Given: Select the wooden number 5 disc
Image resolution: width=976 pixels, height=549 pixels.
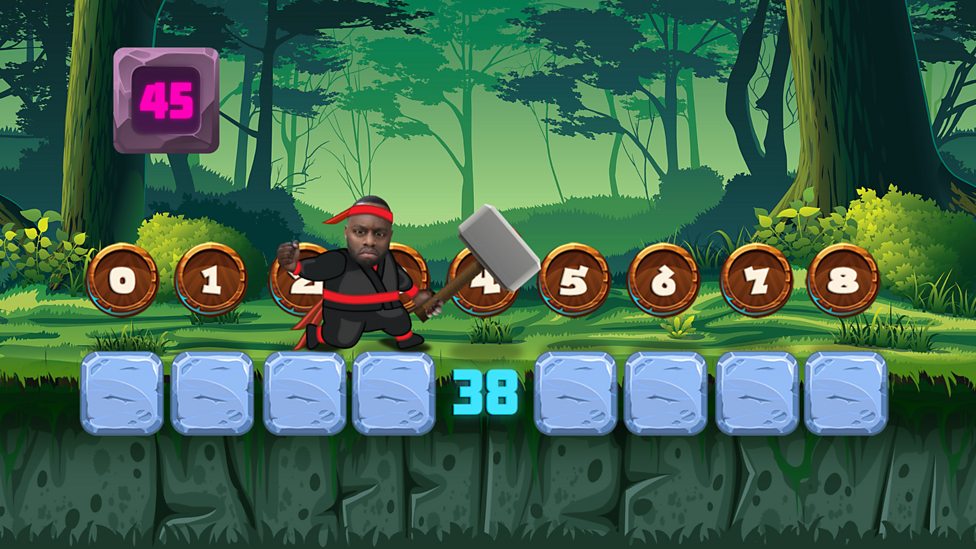Looking at the screenshot, I should (574, 279).
